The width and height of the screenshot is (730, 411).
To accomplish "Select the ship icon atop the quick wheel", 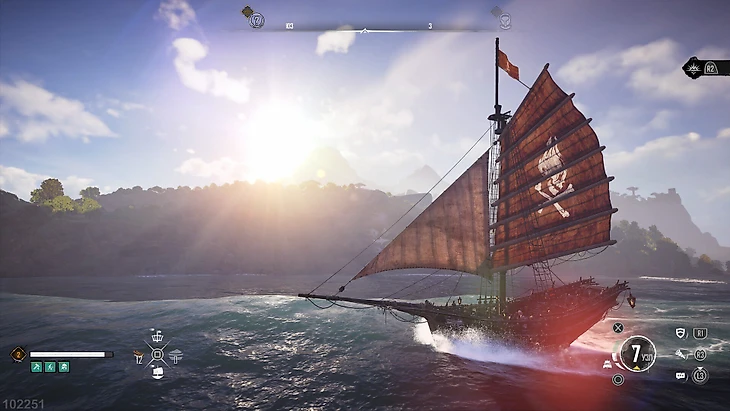I will (157, 335).
